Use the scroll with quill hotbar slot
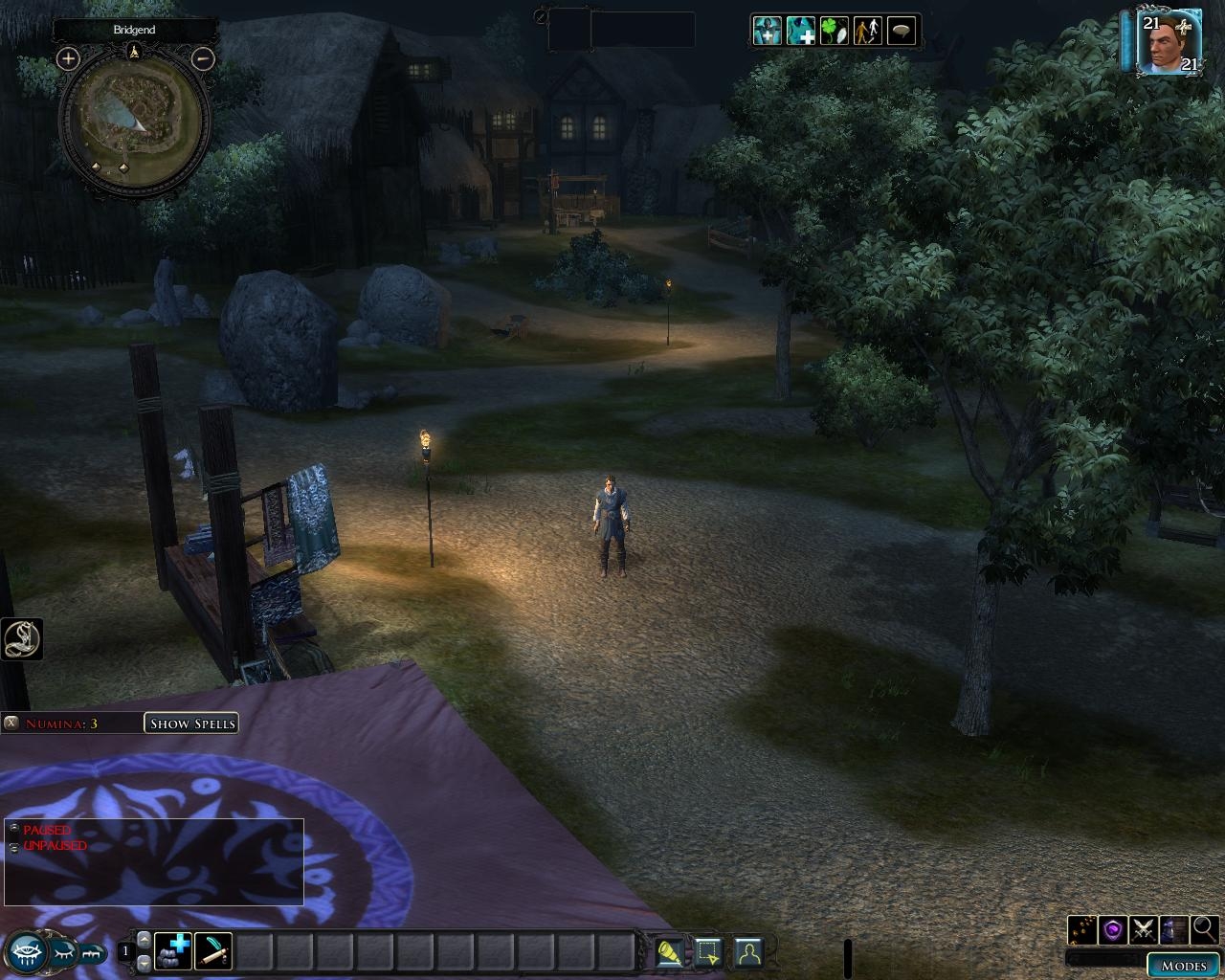This screenshot has width=1225, height=980. [212, 951]
